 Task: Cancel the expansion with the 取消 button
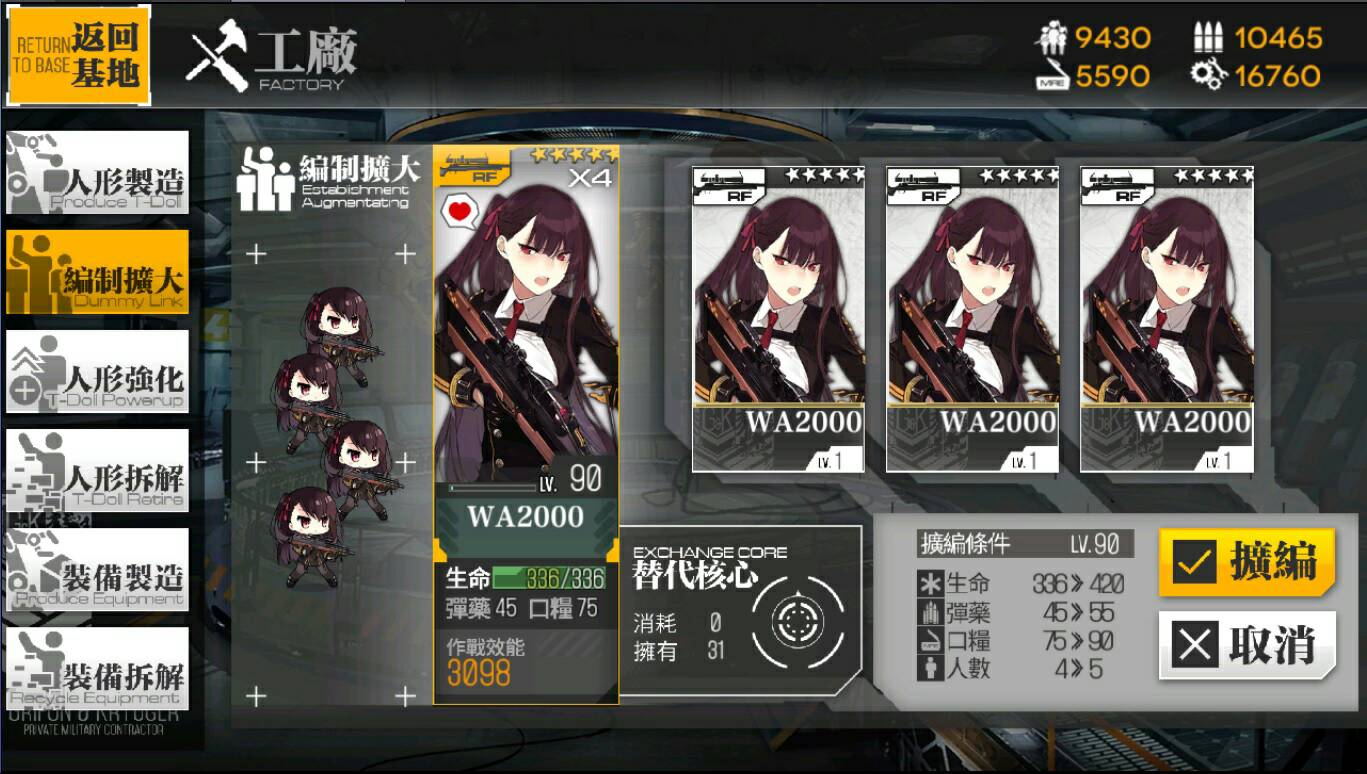(x=1247, y=645)
